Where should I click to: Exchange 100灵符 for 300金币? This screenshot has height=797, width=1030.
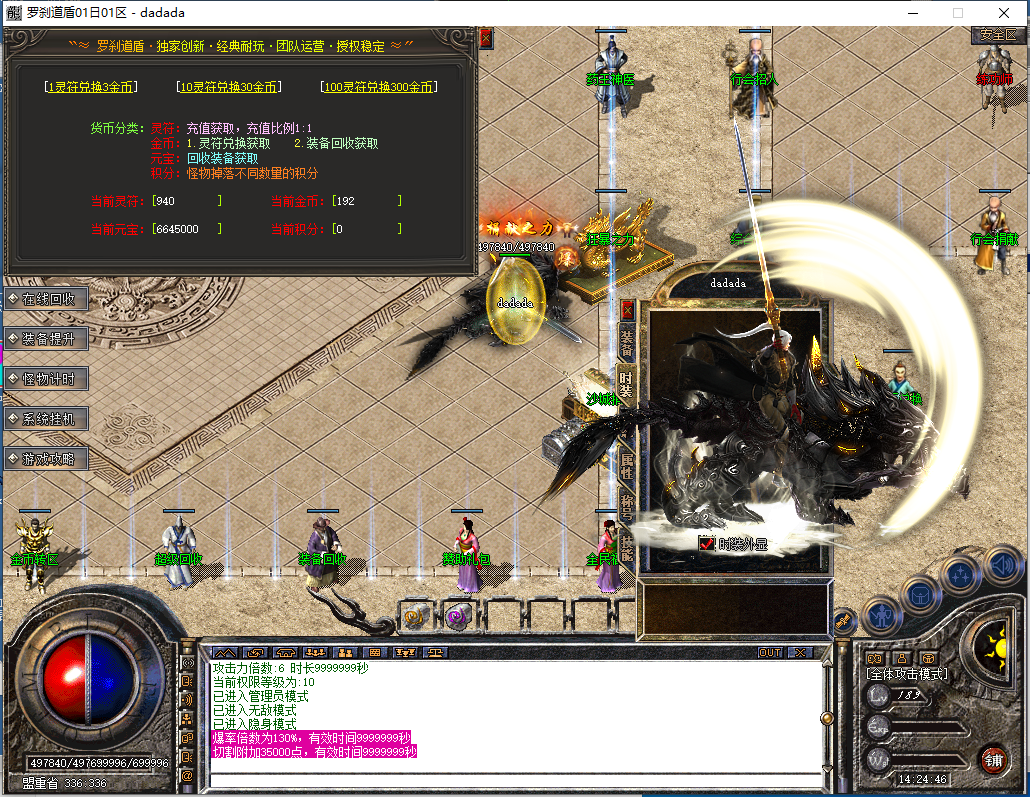pyautogui.click(x=379, y=87)
